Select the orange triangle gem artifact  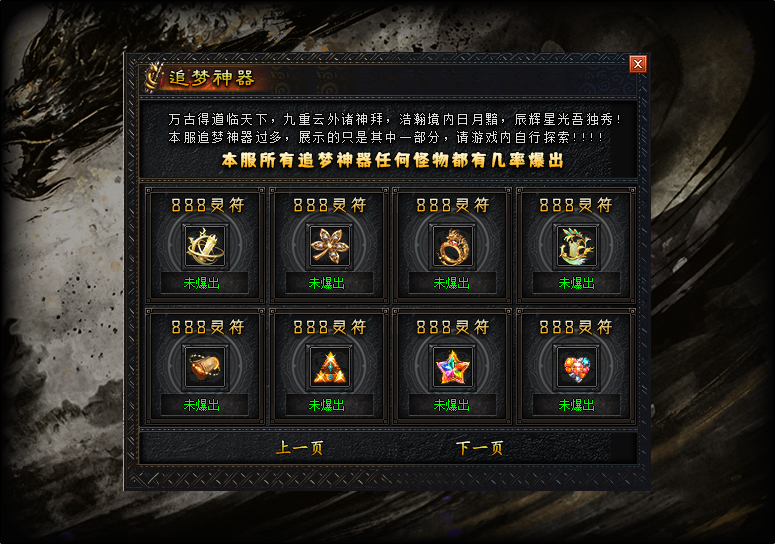(x=328, y=368)
